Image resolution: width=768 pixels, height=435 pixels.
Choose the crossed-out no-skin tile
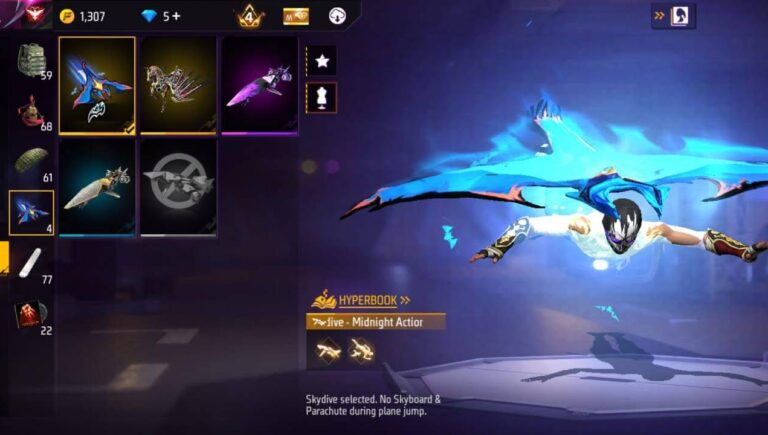178,187
